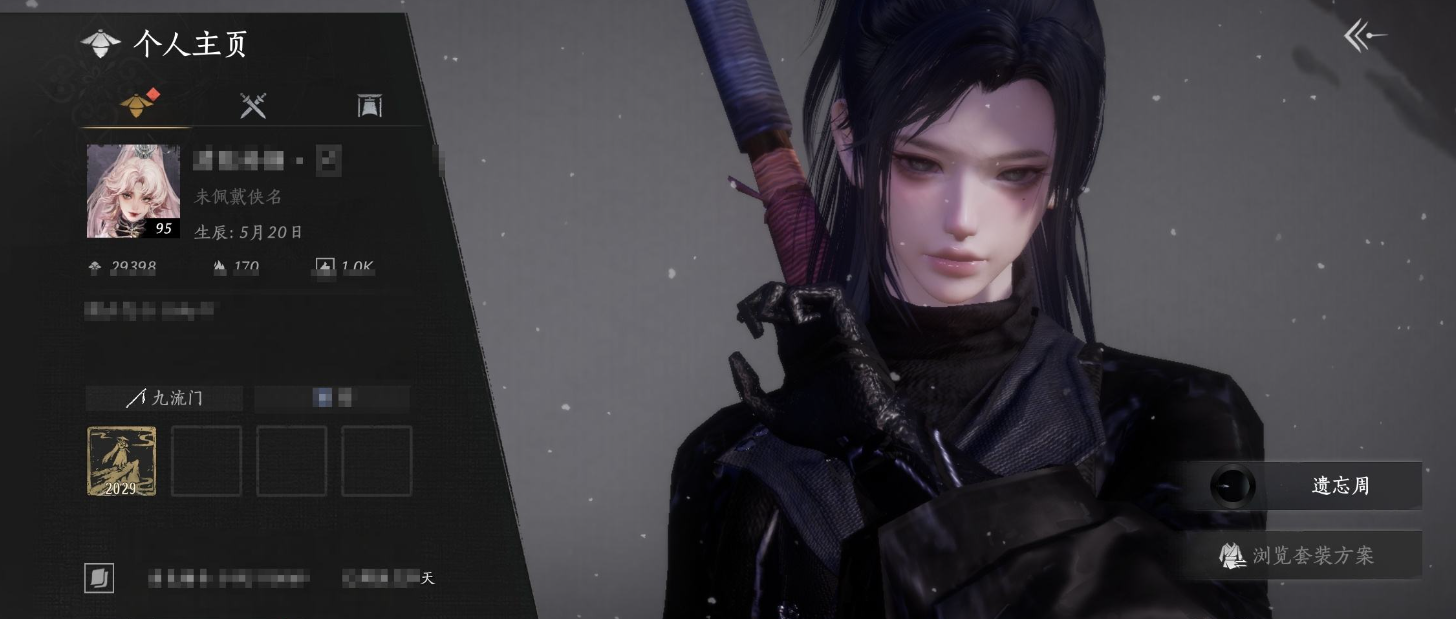Go back using the arrow icon
The width and height of the screenshot is (1456, 619).
pos(1365,37)
